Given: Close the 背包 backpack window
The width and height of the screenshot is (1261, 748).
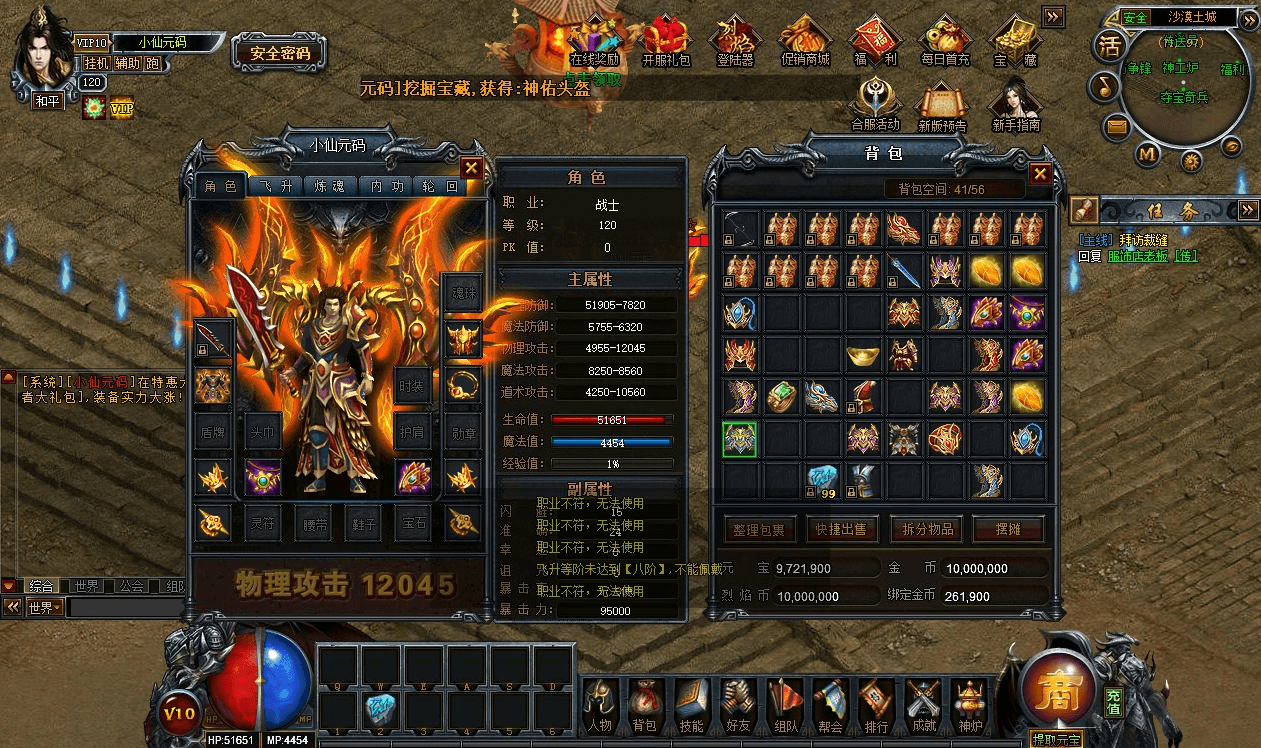Looking at the screenshot, I should point(1040,174).
